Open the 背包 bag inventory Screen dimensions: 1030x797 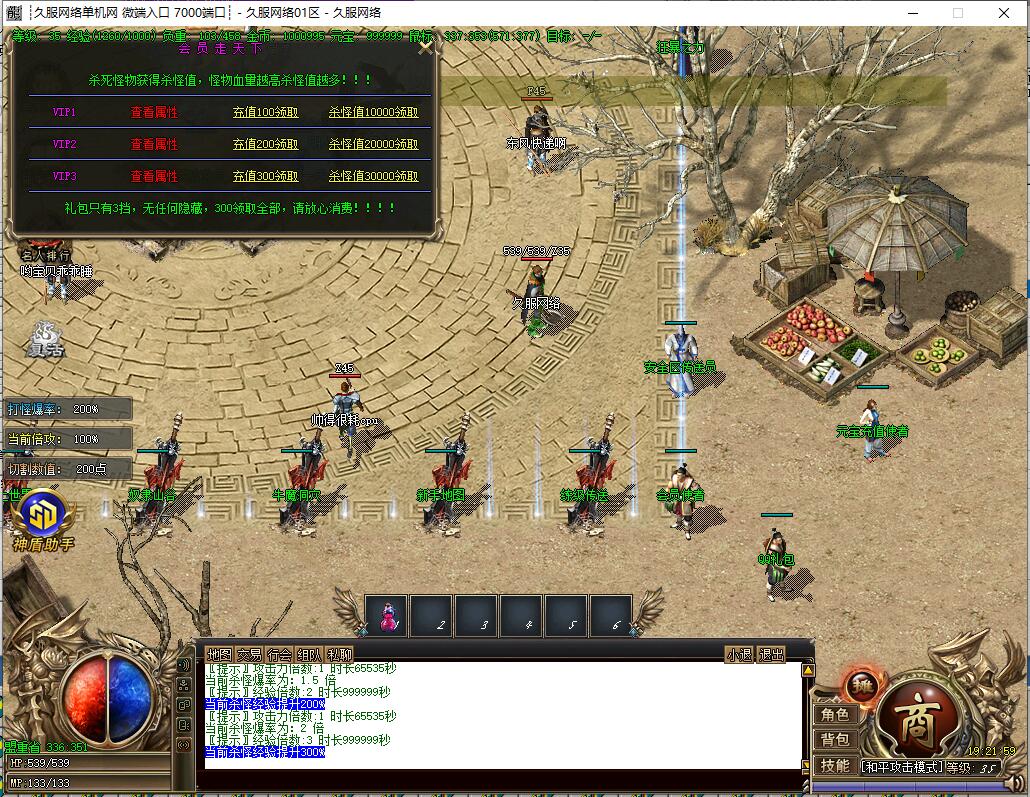(x=835, y=740)
